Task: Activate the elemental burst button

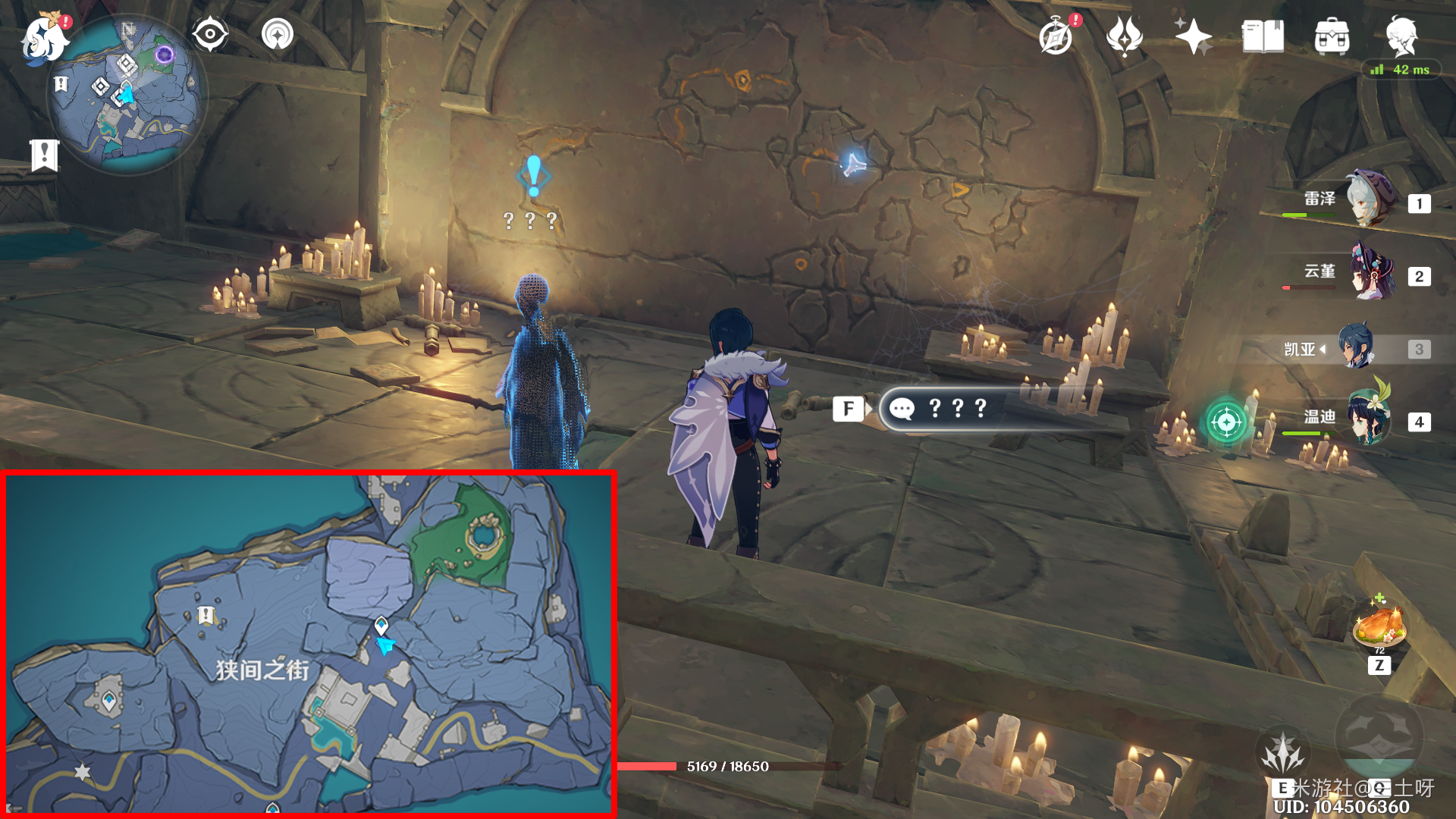Action: point(1379,736)
